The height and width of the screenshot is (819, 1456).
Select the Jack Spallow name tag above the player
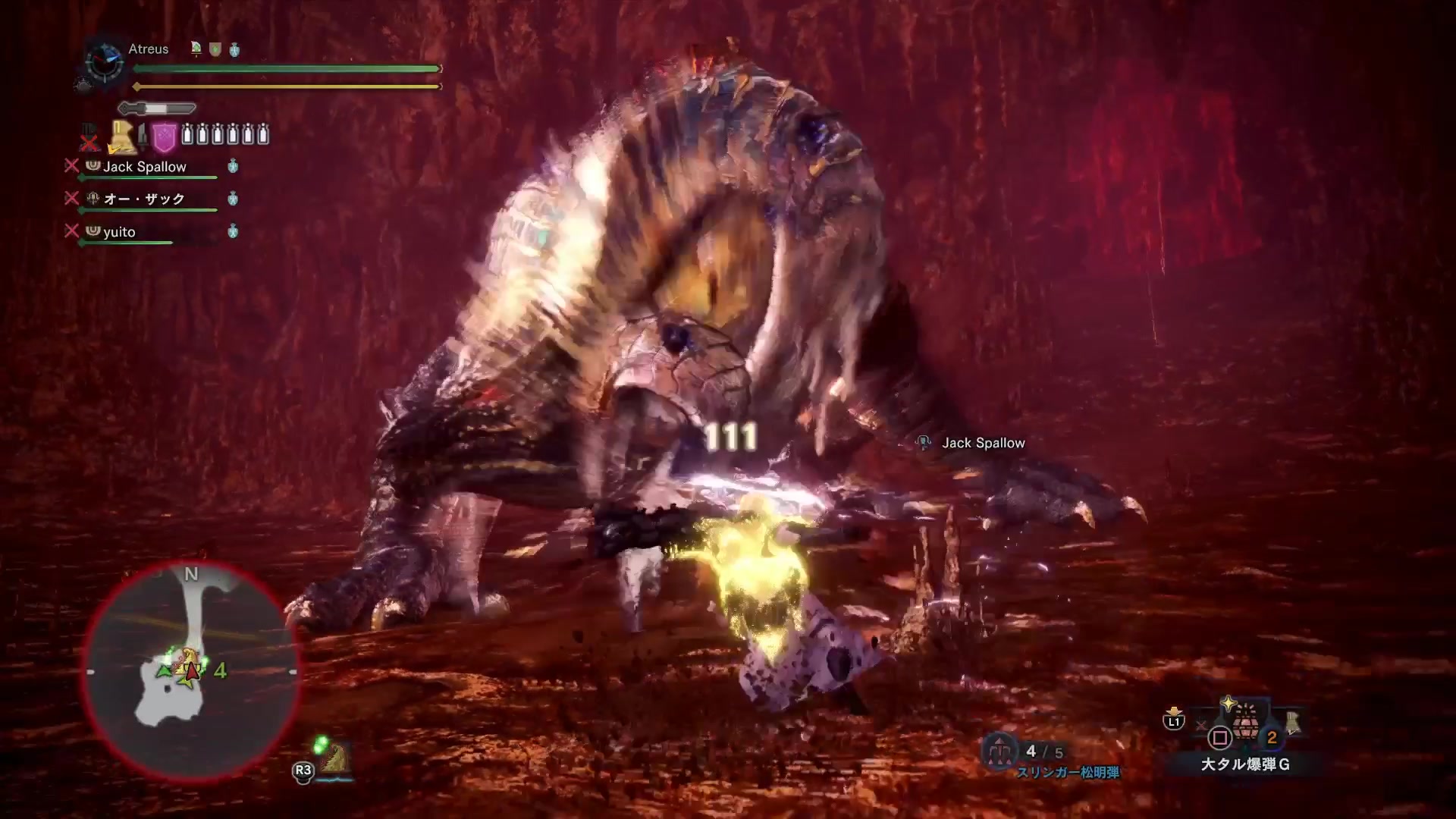(x=983, y=443)
